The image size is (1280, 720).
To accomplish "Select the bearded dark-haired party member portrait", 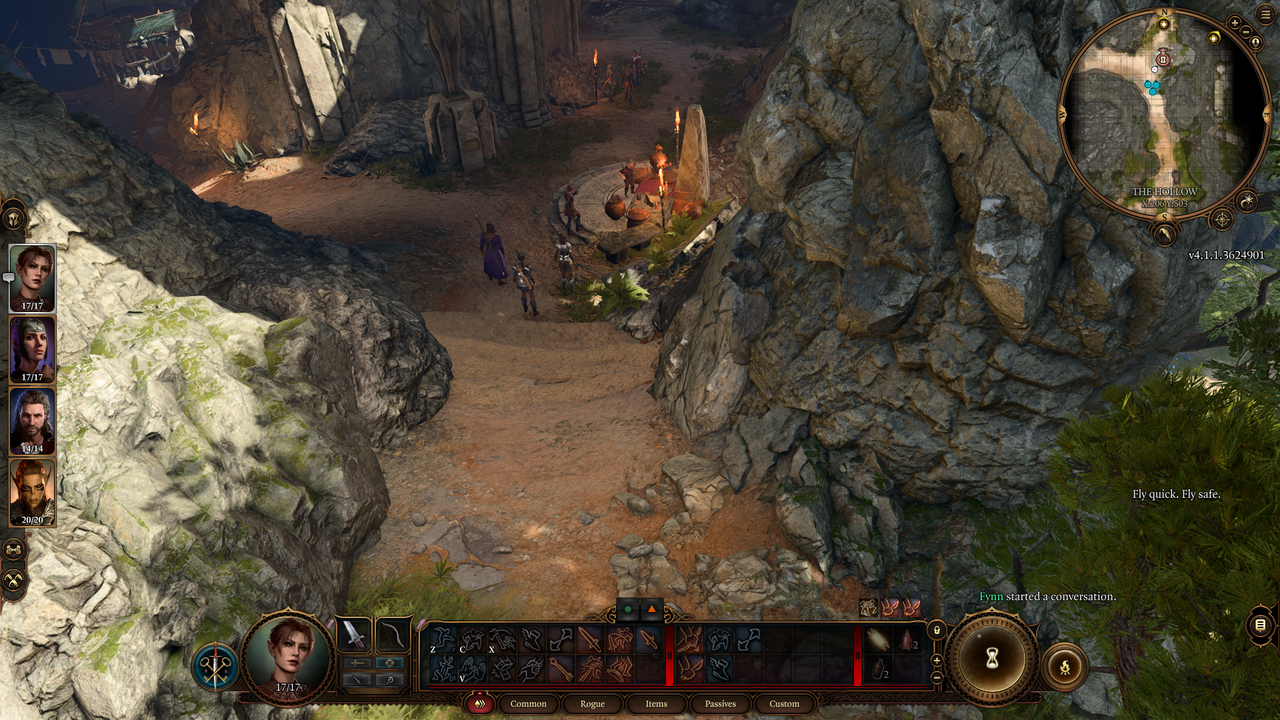I will pos(32,422).
